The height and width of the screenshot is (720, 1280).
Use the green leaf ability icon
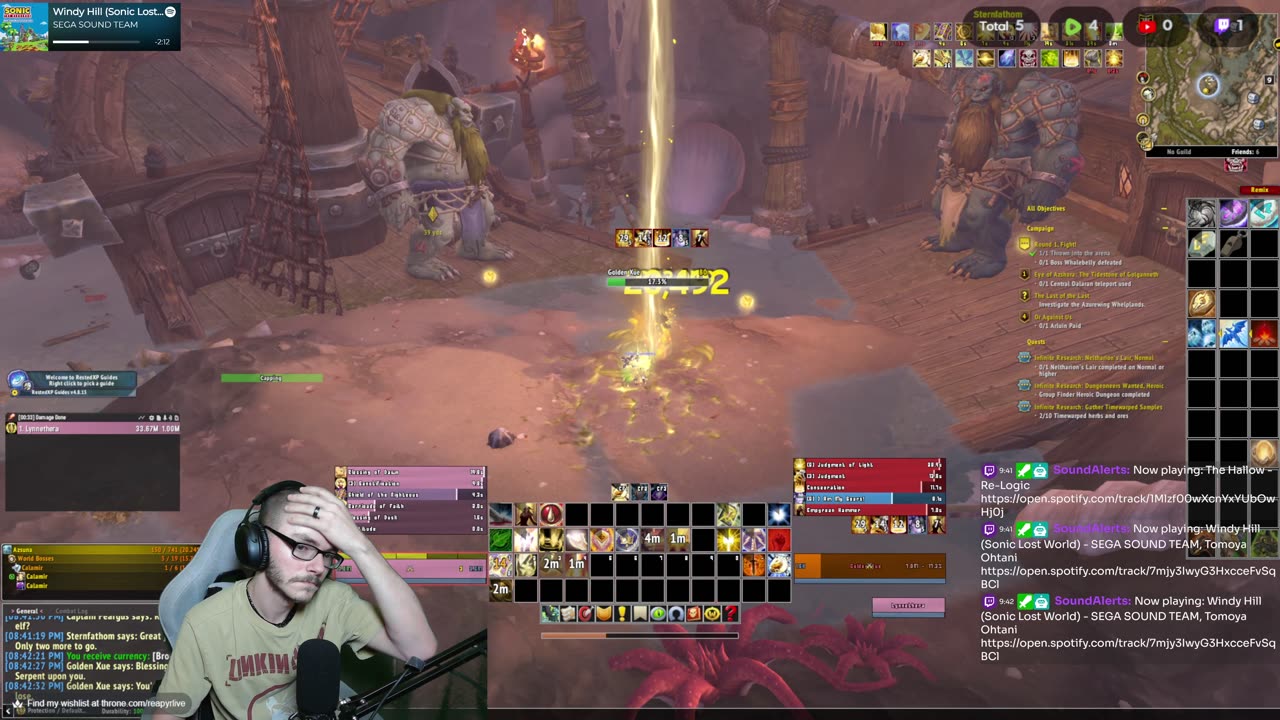coord(500,540)
